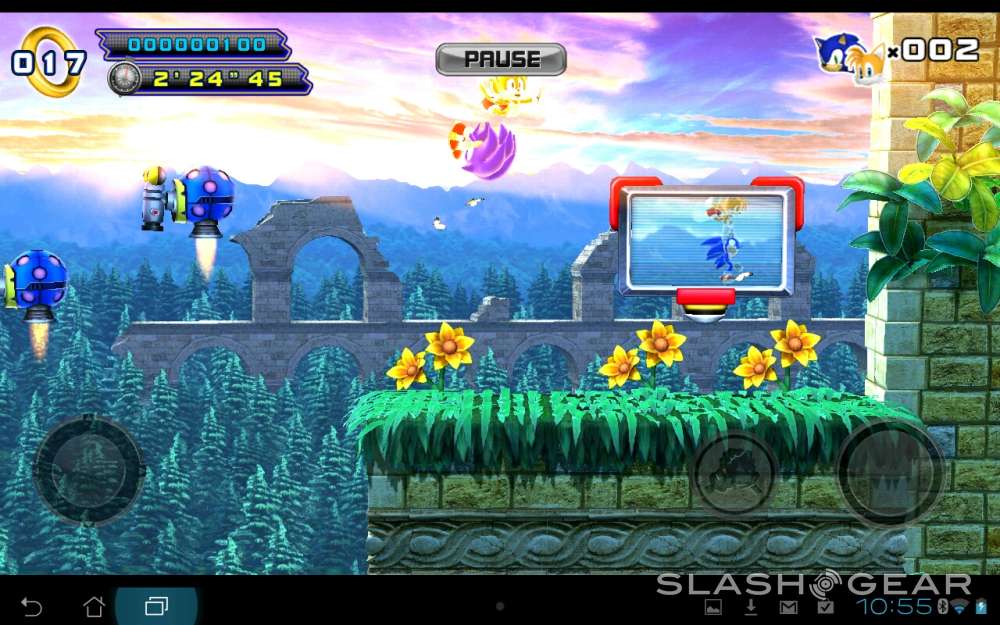The image size is (1000, 625).
Task: Open the recent apps switcher
Action: tap(156, 606)
